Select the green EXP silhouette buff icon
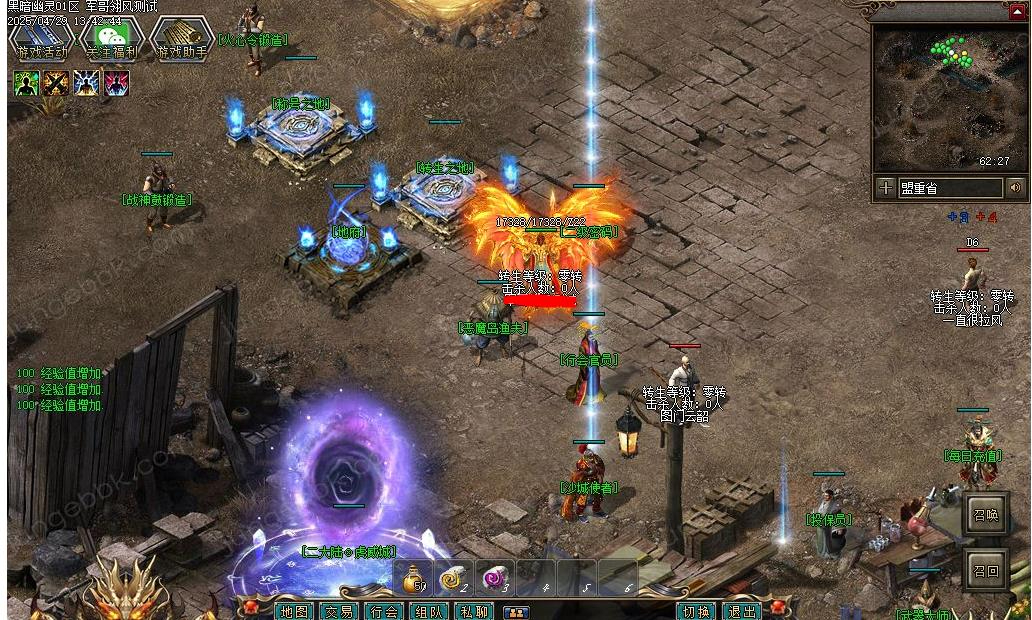 tap(27, 83)
